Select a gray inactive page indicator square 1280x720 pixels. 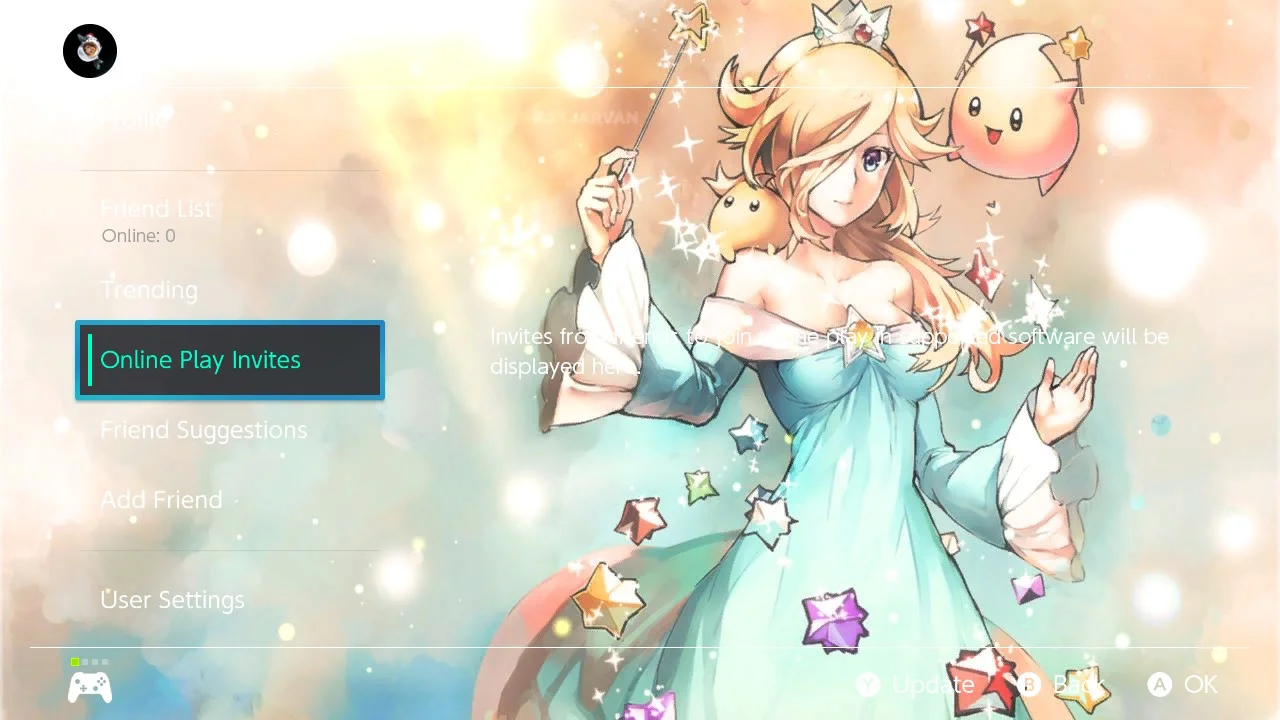click(86, 661)
